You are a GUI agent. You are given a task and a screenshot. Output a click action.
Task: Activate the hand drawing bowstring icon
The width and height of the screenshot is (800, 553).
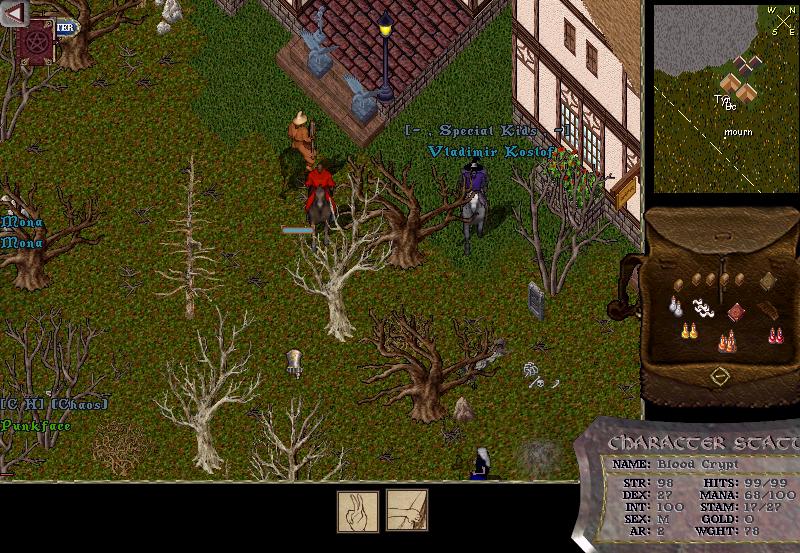(407, 510)
